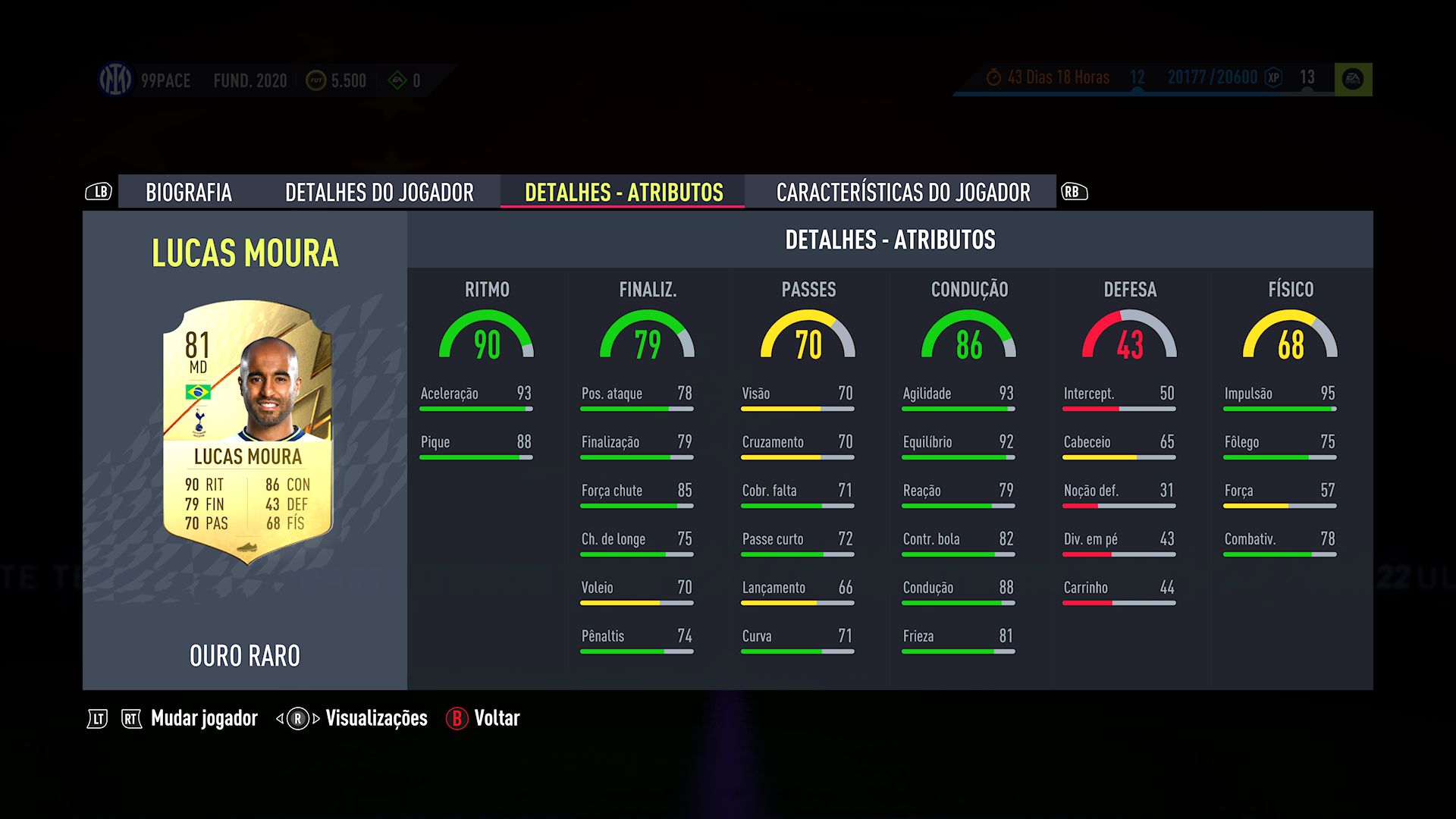Click the Voltar text to go back
Screen dimensions: 1456x819
(497, 717)
